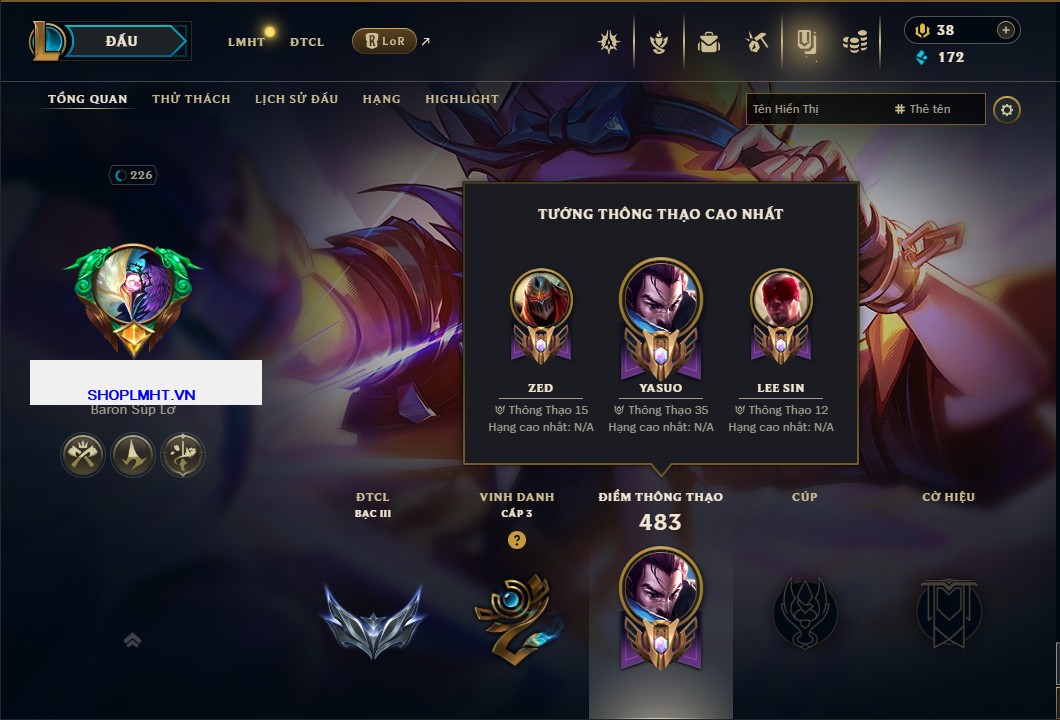Open the backpack collection icon

[709, 42]
